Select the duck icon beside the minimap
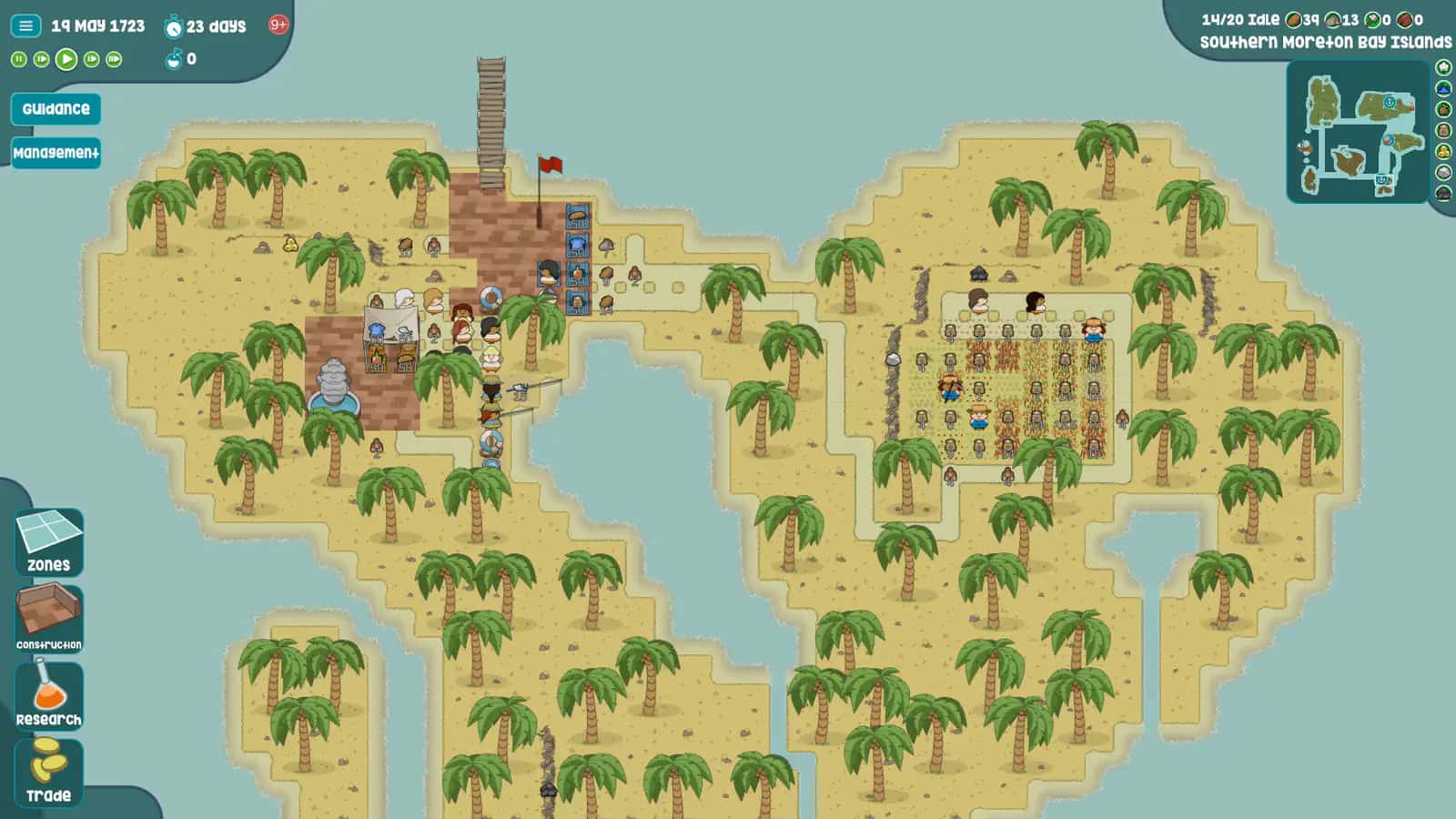Screen dimensions: 1456x819 point(1445,152)
